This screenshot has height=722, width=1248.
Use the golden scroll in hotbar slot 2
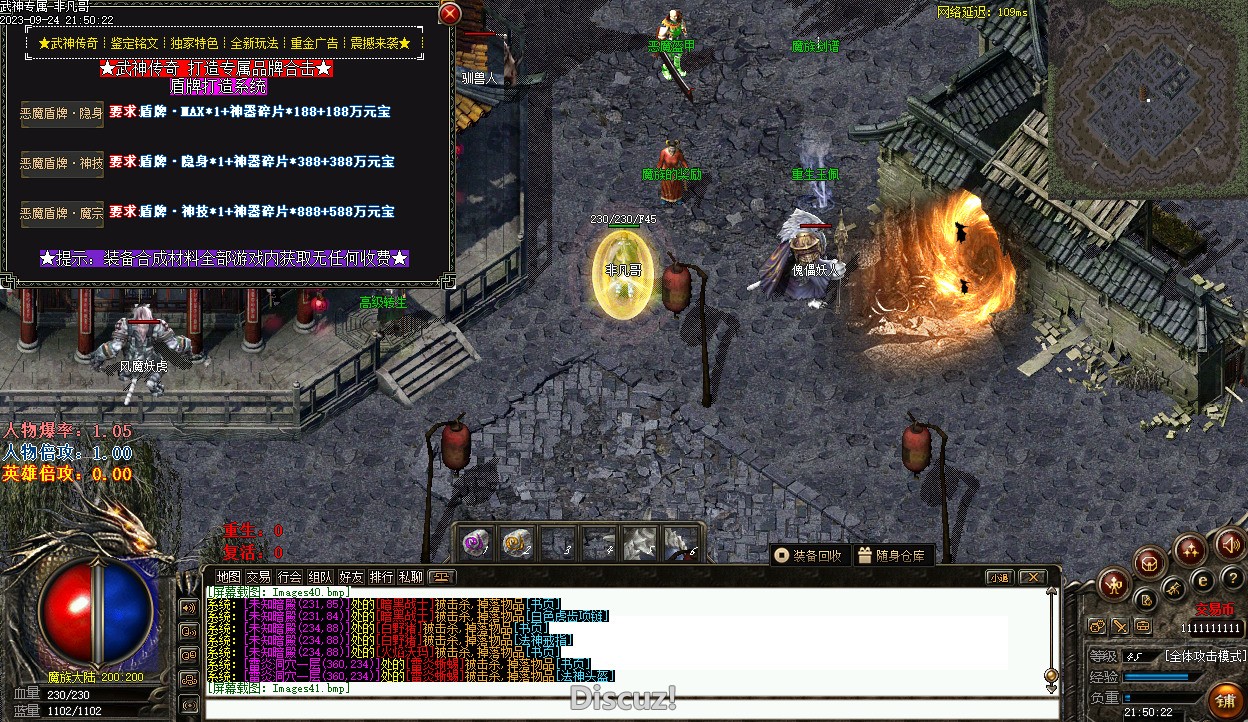point(516,544)
